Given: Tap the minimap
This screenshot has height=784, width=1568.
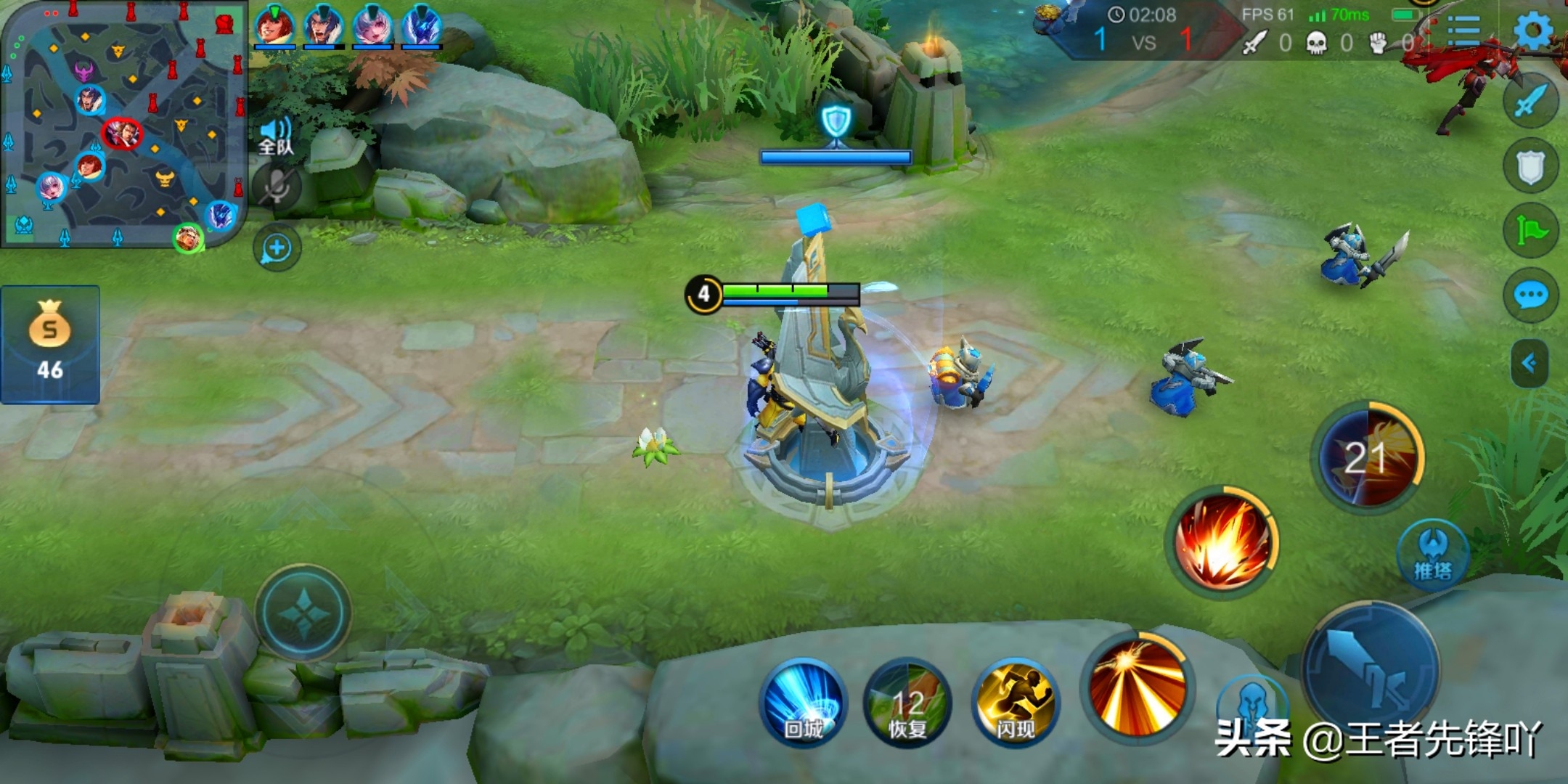Looking at the screenshot, I should (123, 125).
